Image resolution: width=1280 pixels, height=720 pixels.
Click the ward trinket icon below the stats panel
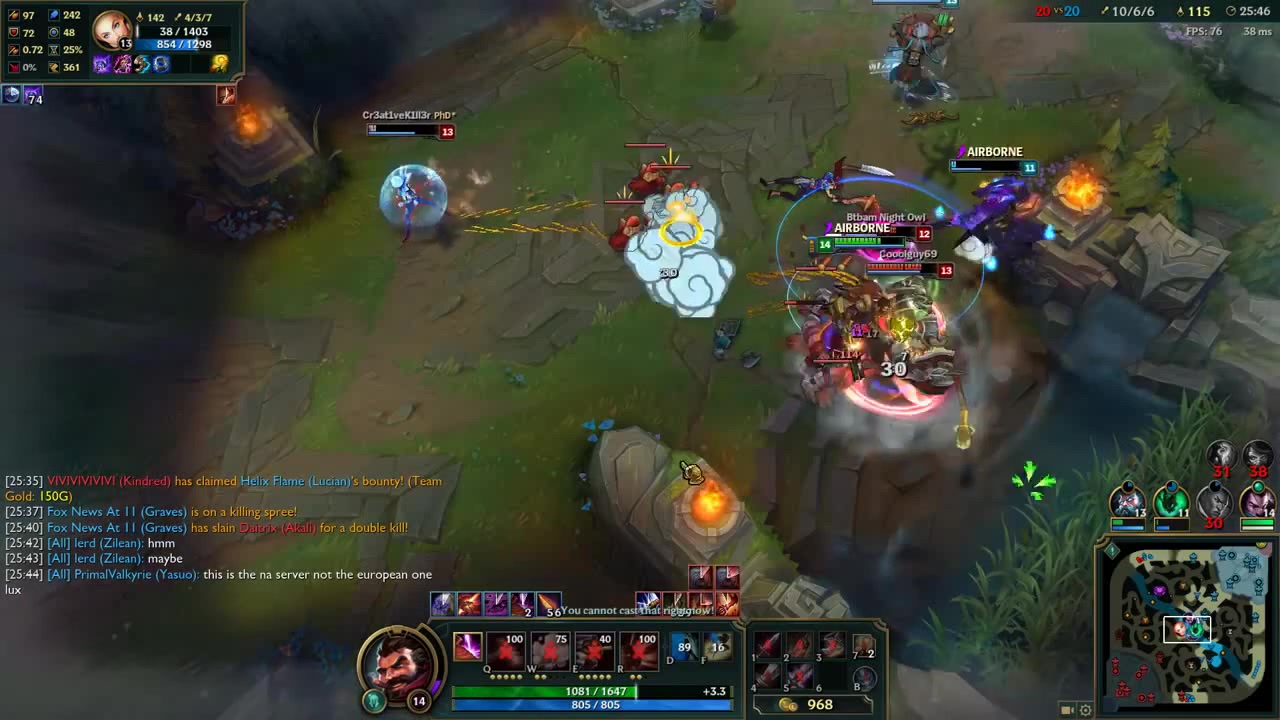coord(12,94)
